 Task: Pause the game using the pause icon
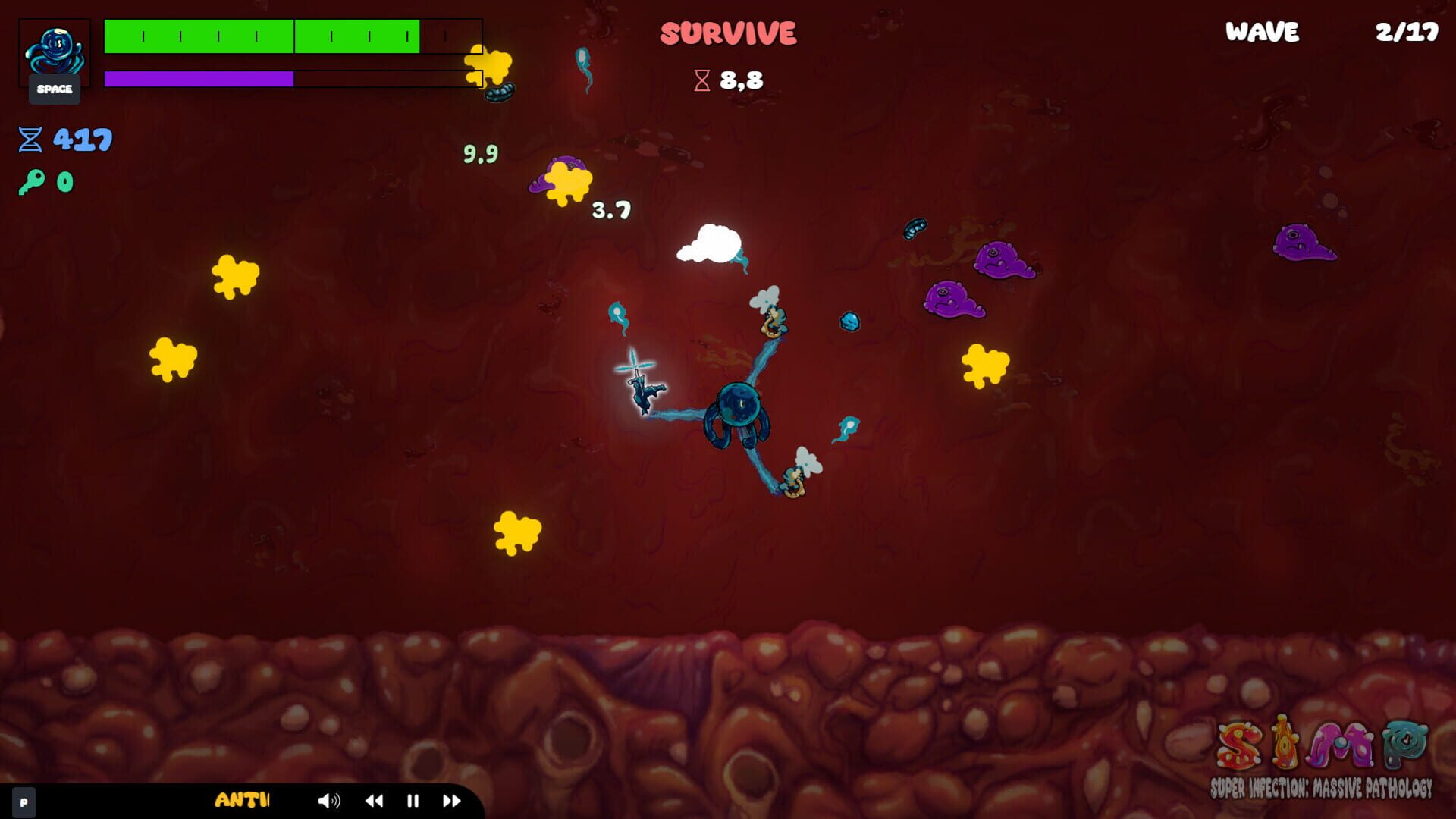(x=413, y=801)
